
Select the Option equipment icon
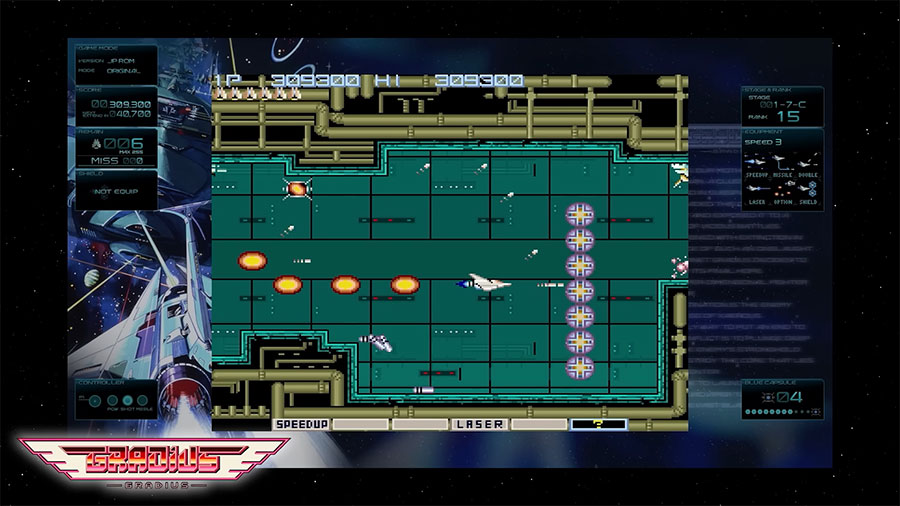(783, 190)
